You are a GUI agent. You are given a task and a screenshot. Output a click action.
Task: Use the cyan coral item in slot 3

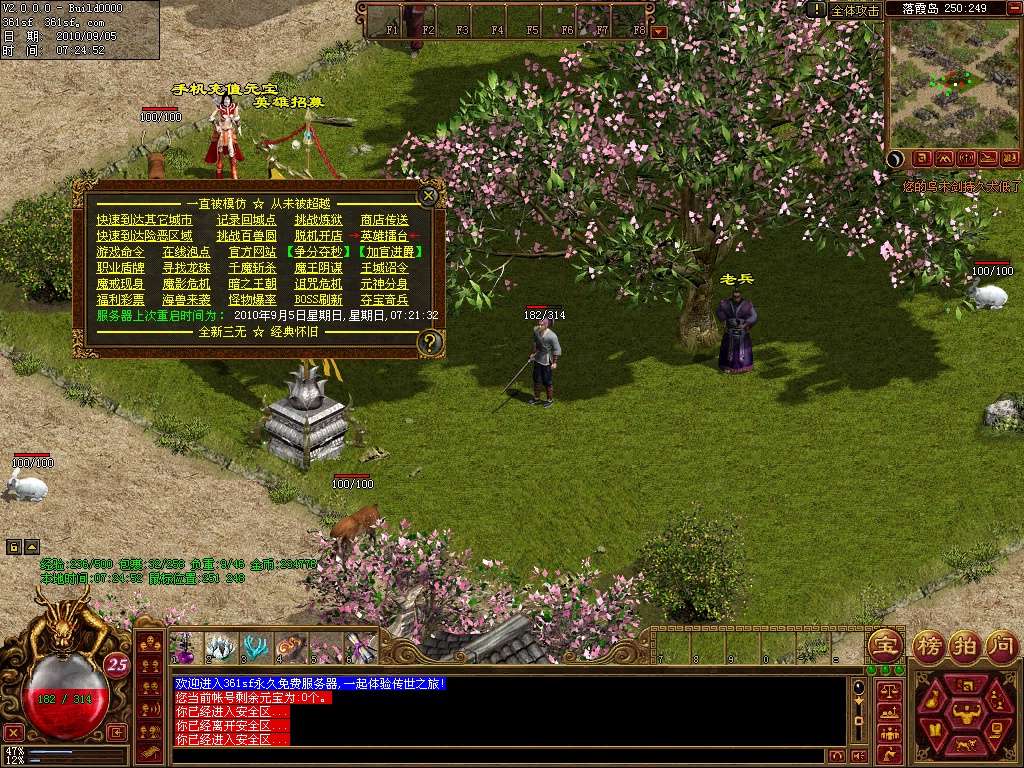pyautogui.click(x=256, y=648)
